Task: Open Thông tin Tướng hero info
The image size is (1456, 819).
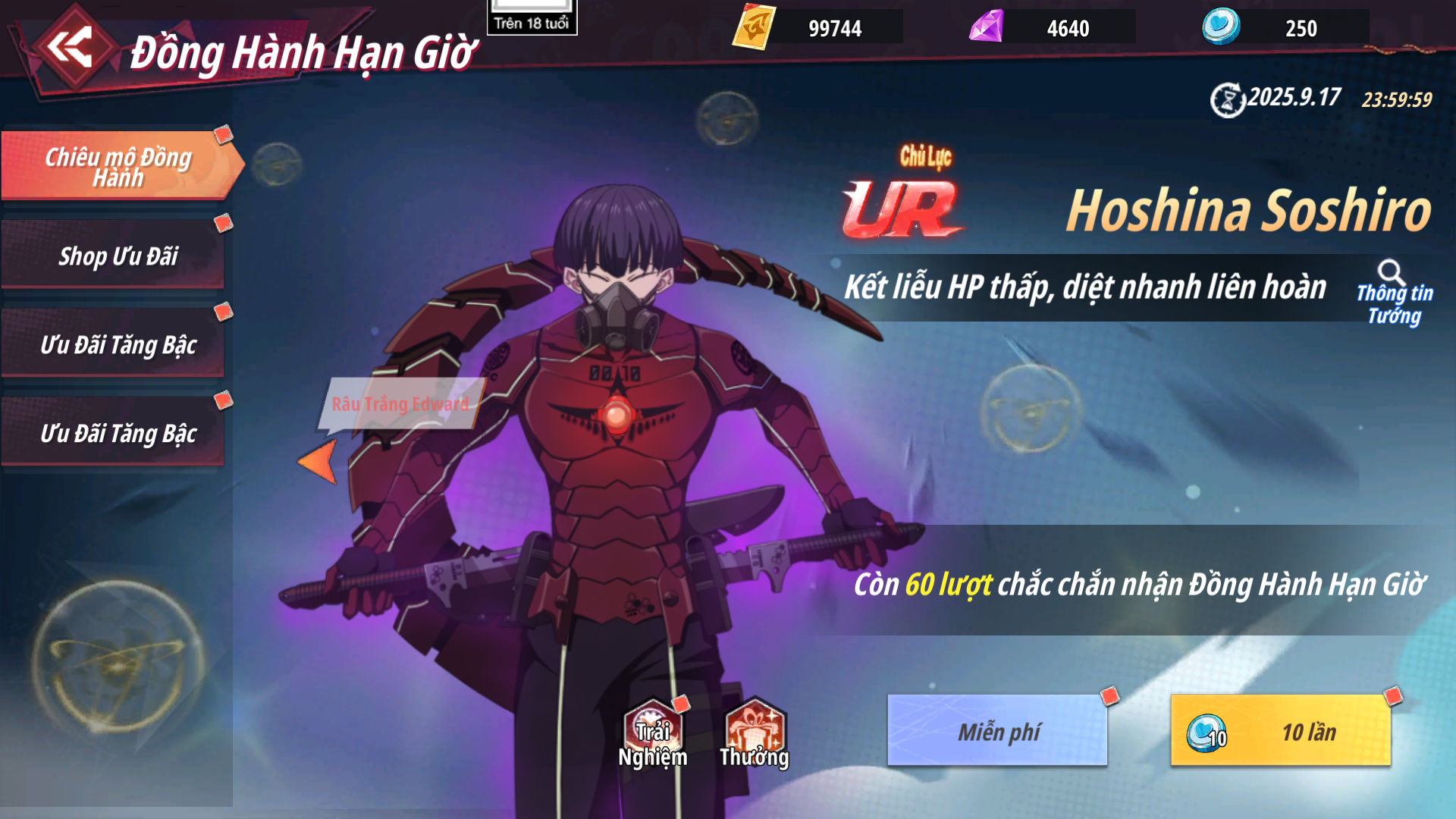Action: pos(1394,293)
